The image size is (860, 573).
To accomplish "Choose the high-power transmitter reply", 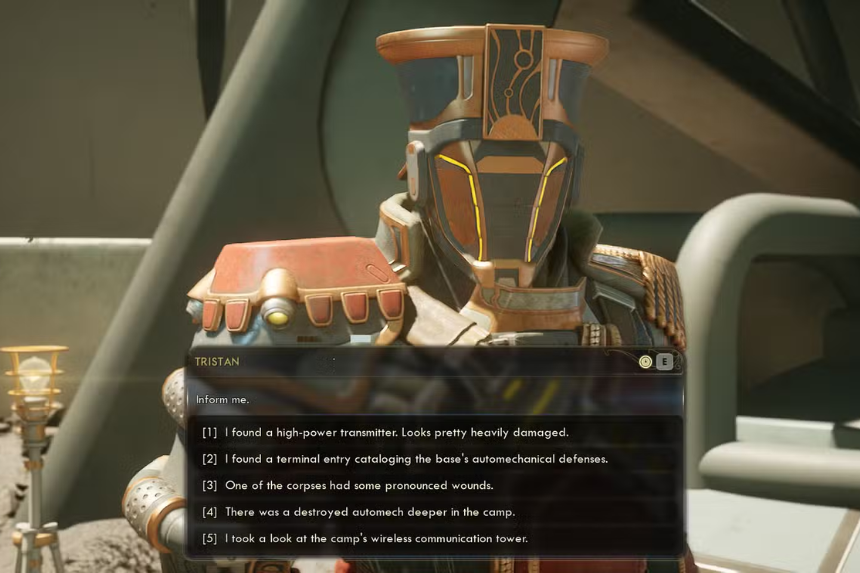I will point(396,432).
